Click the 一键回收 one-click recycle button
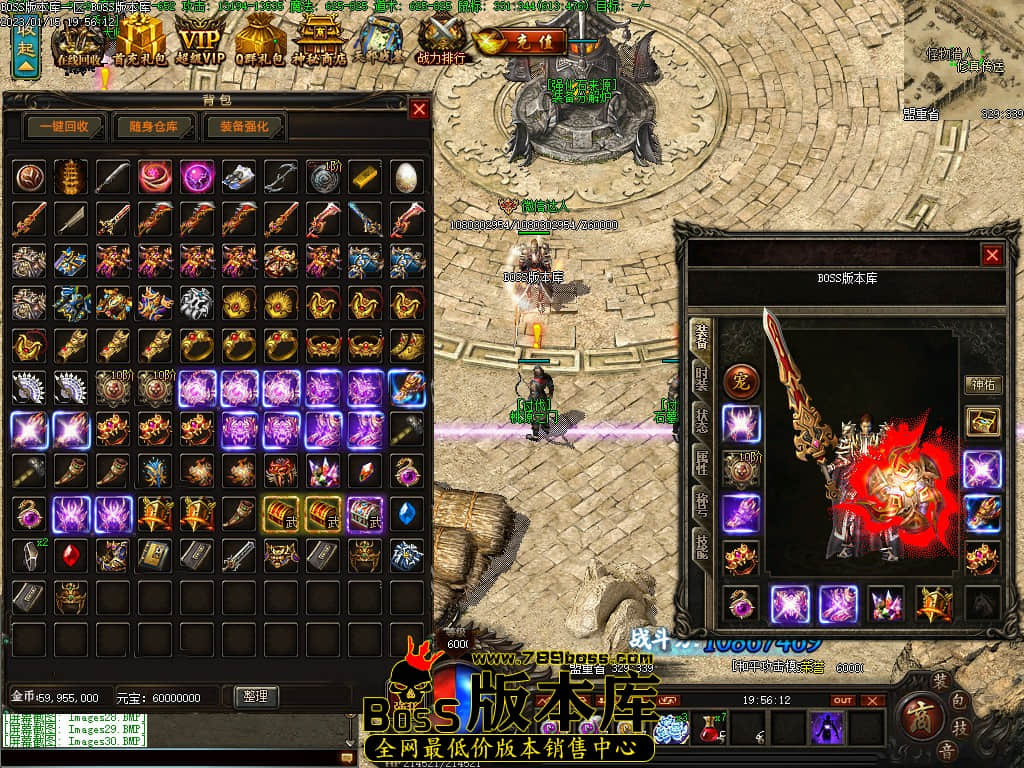This screenshot has width=1024, height=768. click(x=65, y=127)
